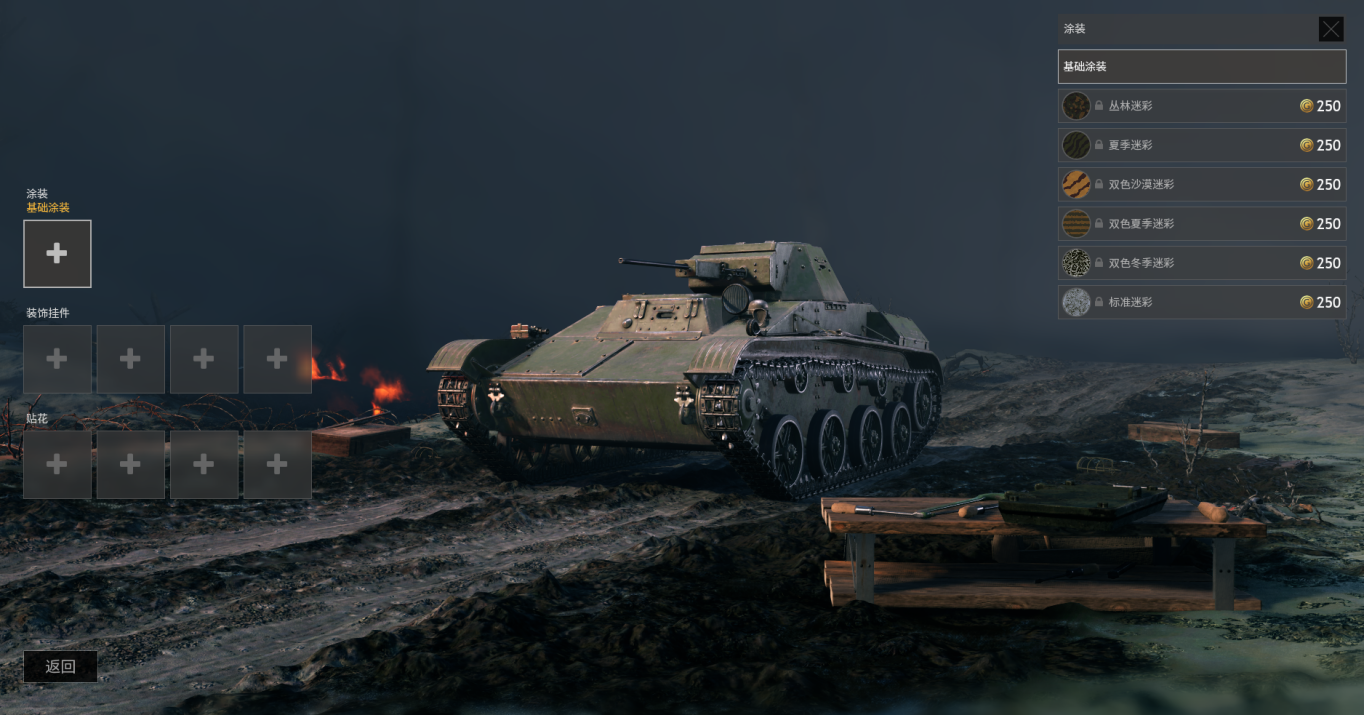Open the 涂装 paint slot on the left
1364x715 pixels.
[x=57, y=254]
